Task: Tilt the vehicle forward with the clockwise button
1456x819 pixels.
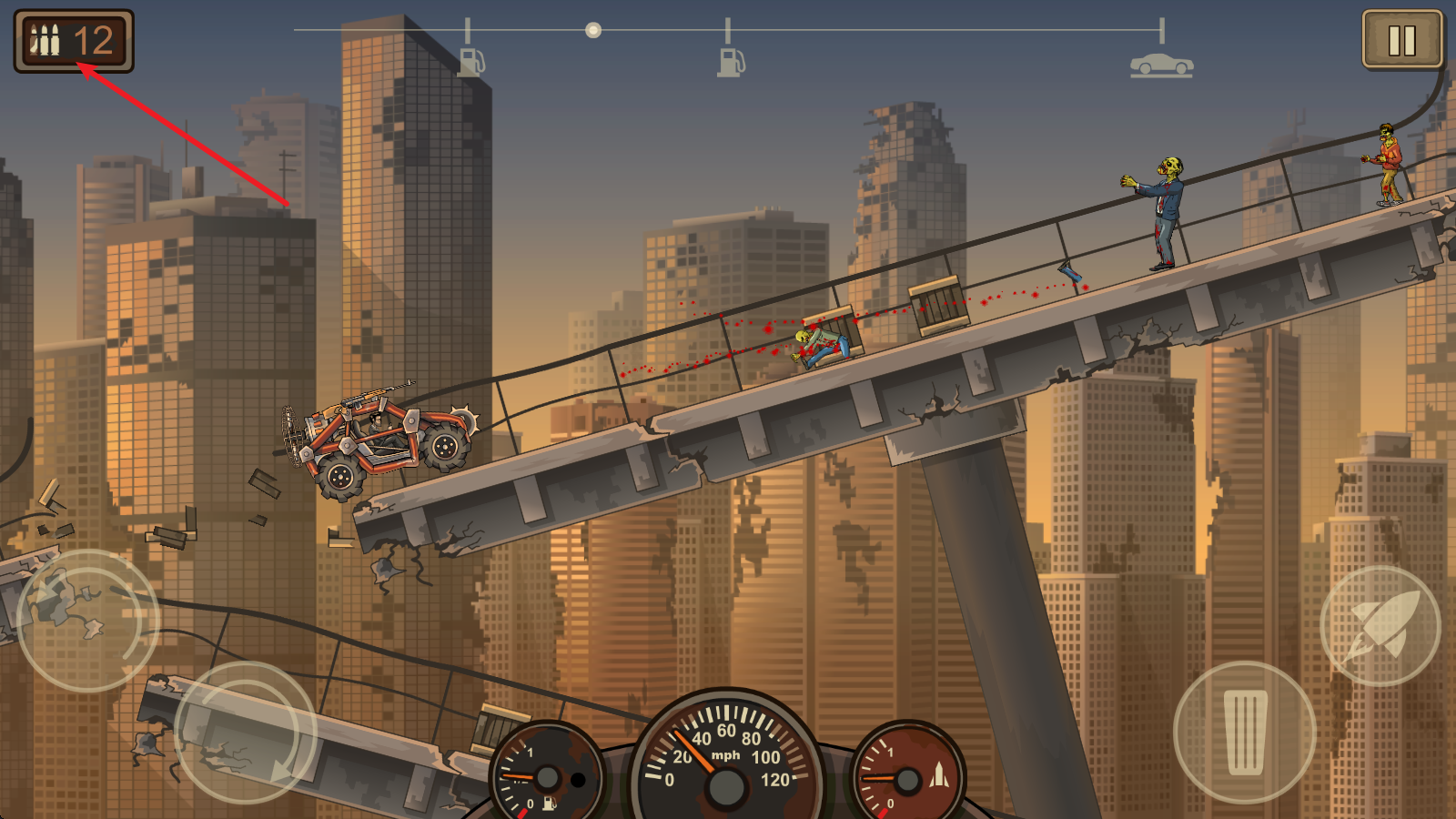Action: click(245, 733)
